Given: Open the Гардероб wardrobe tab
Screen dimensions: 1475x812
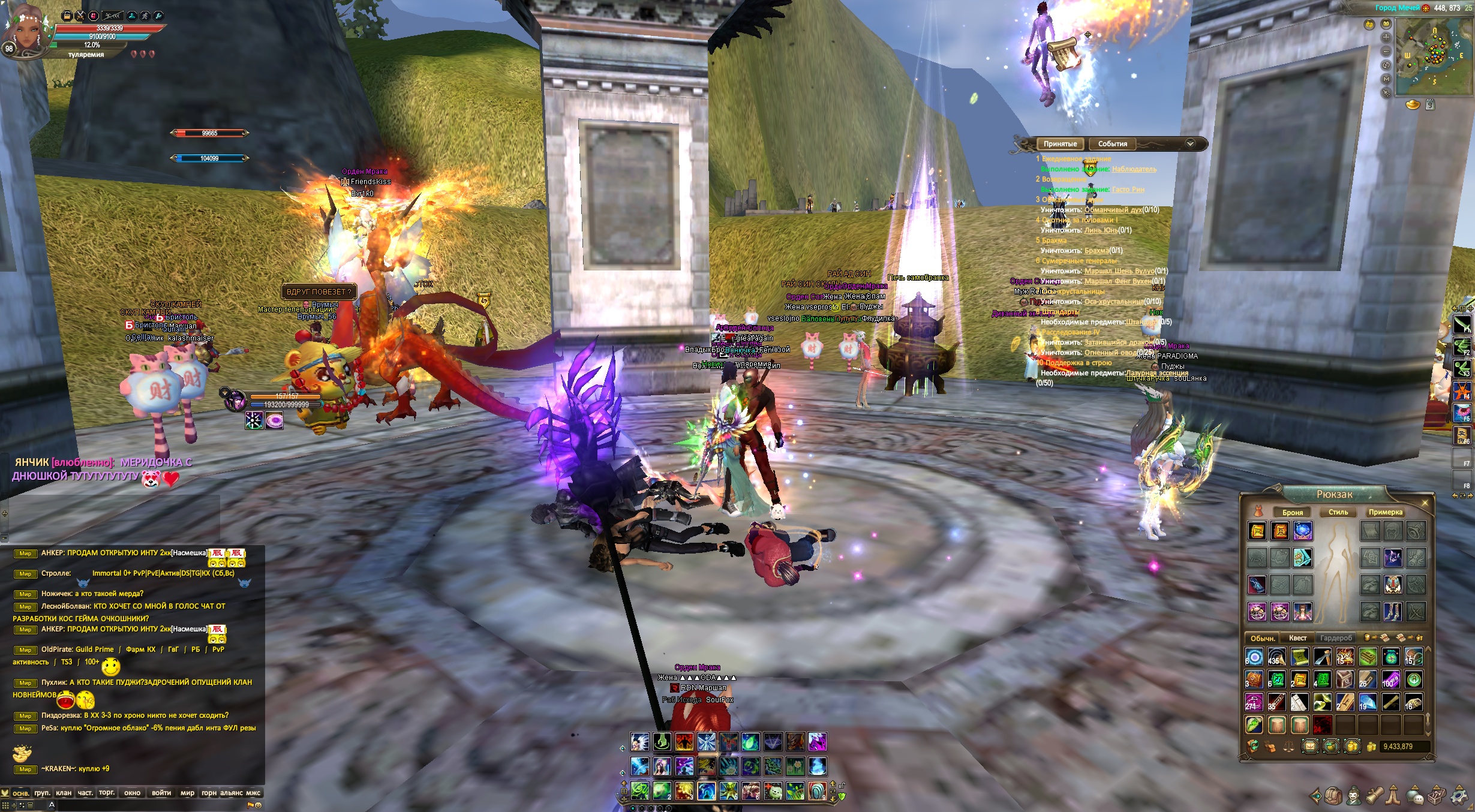Looking at the screenshot, I should coord(1336,638).
